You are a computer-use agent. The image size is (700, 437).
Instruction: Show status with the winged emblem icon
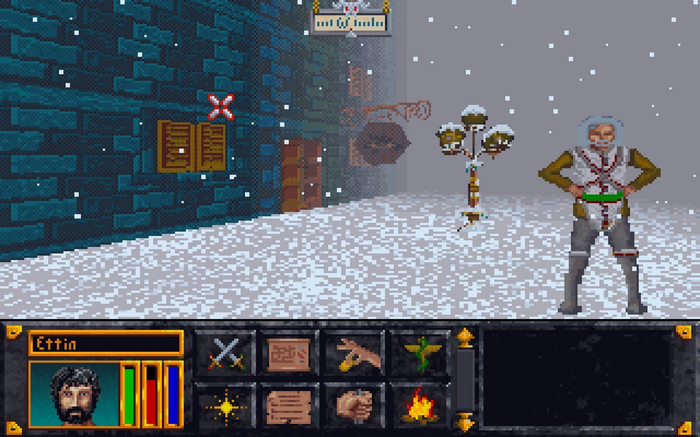pyautogui.click(x=417, y=354)
